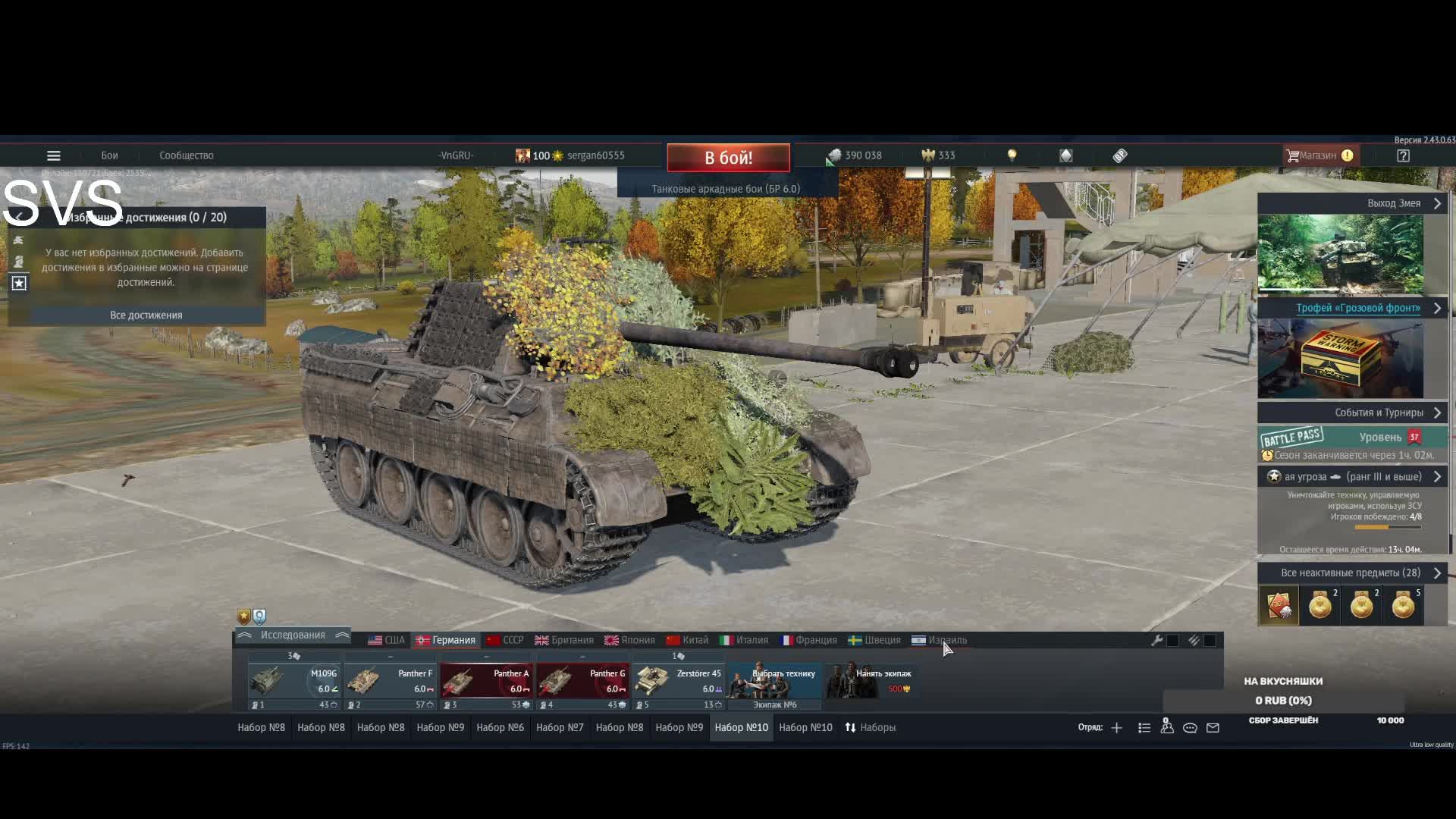Start battle with the red В бой! button
1456x819 pixels.
click(x=728, y=158)
